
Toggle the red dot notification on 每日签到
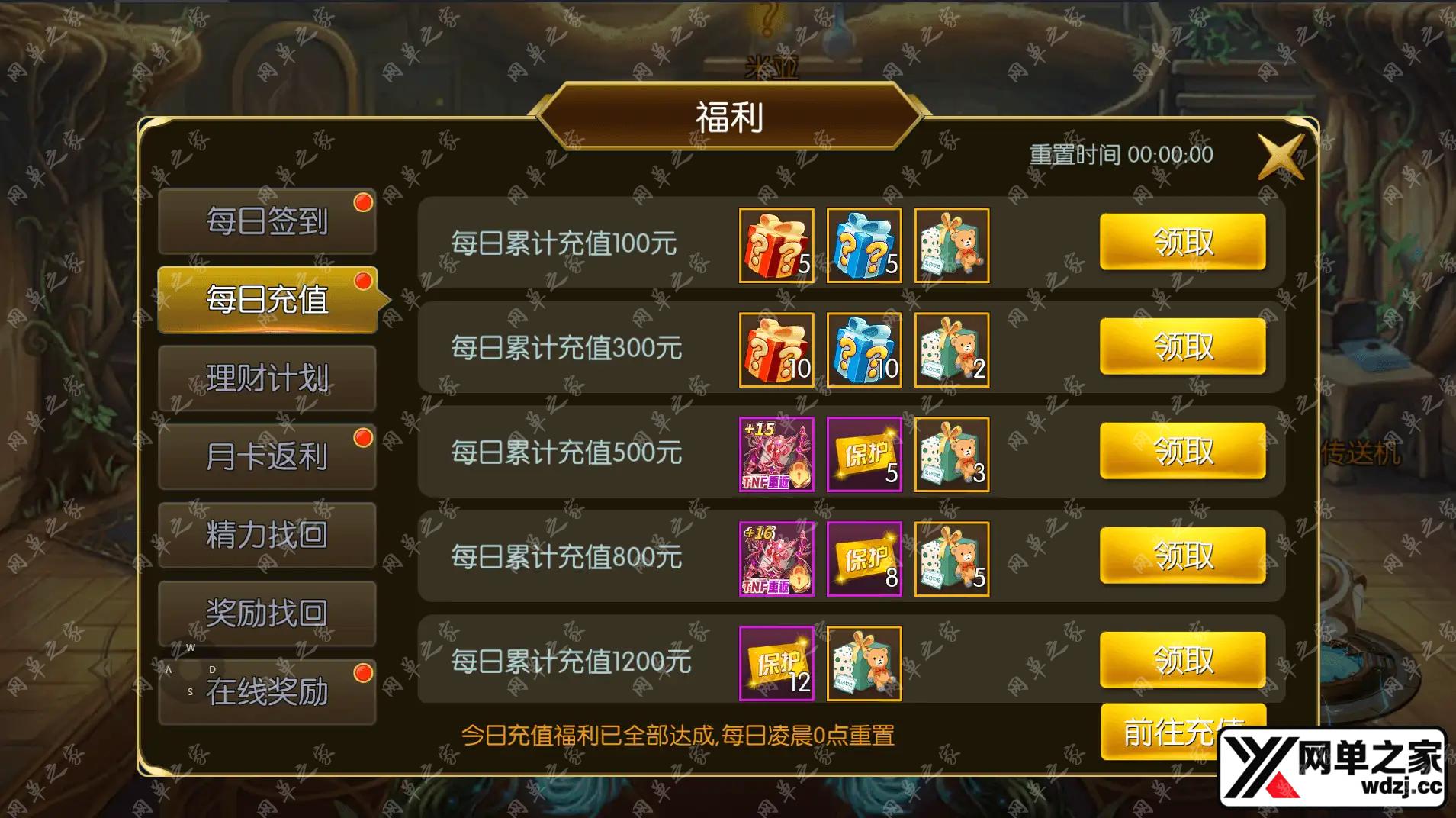[364, 201]
